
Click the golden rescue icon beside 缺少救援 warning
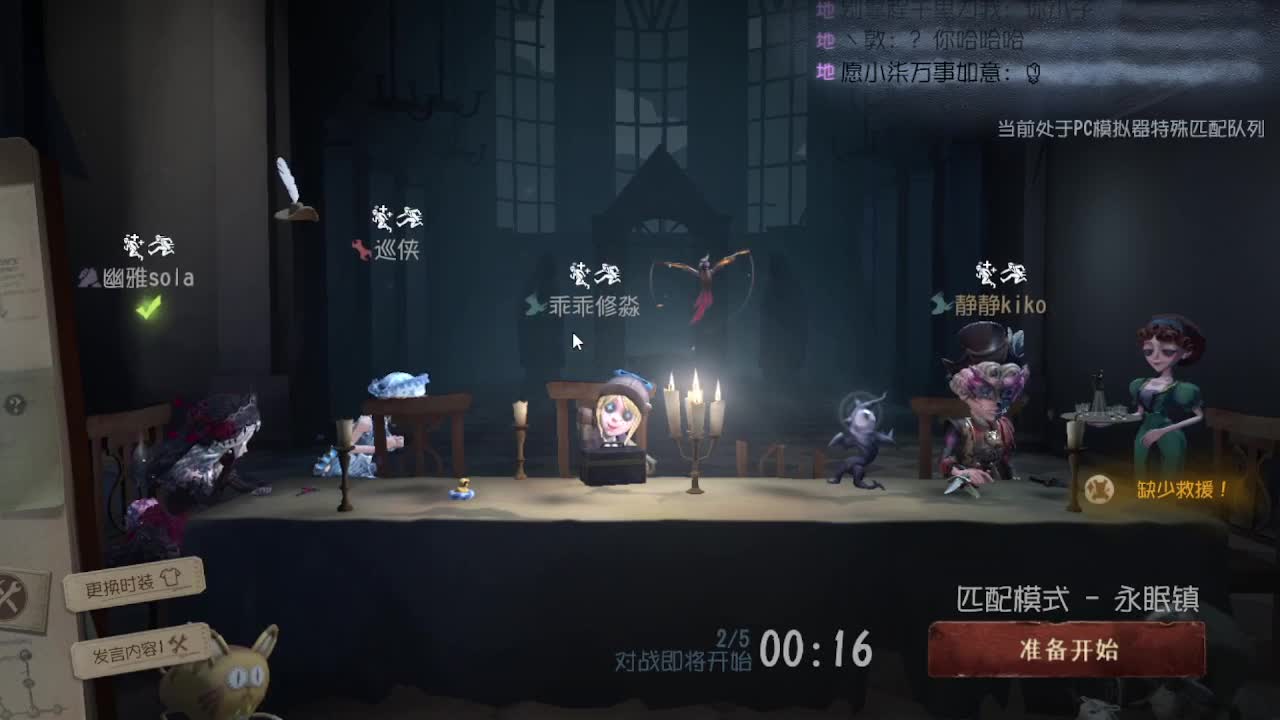[x=1097, y=487]
